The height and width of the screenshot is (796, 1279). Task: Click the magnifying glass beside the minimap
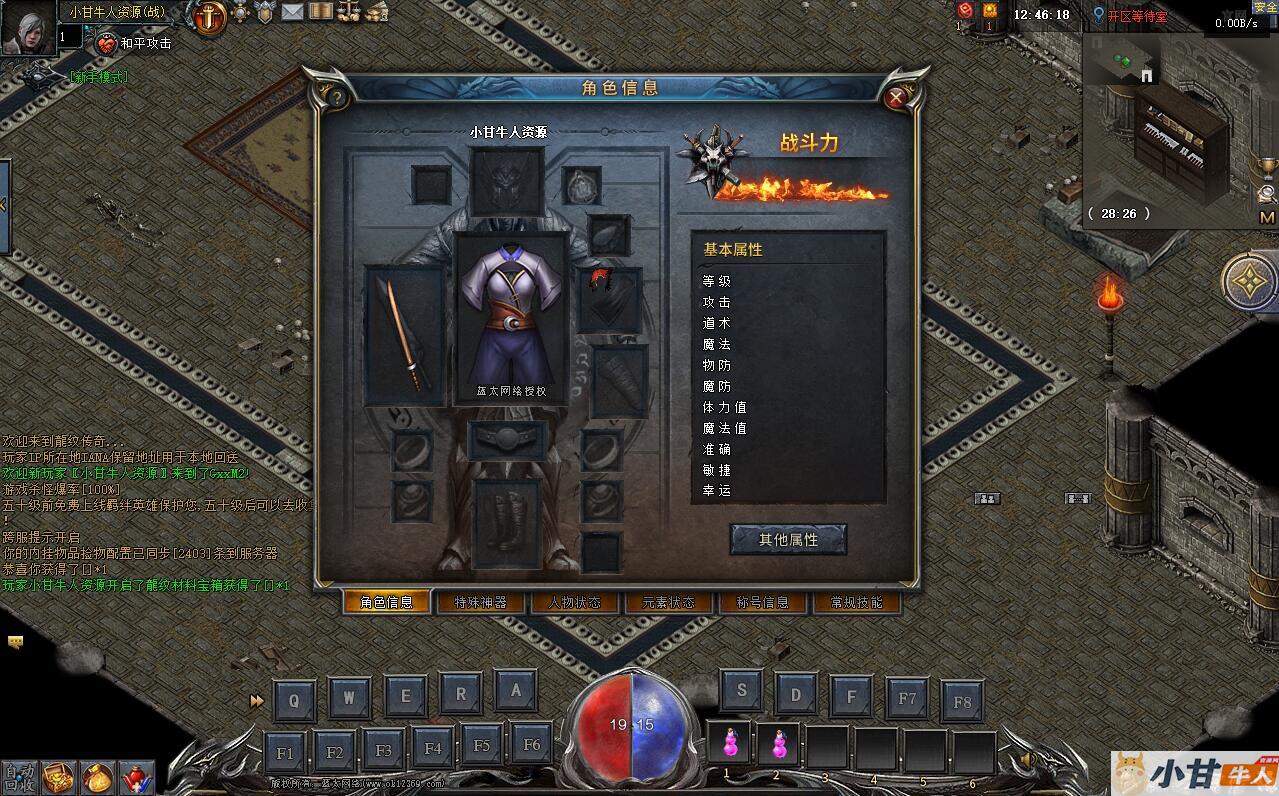coord(1267,193)
